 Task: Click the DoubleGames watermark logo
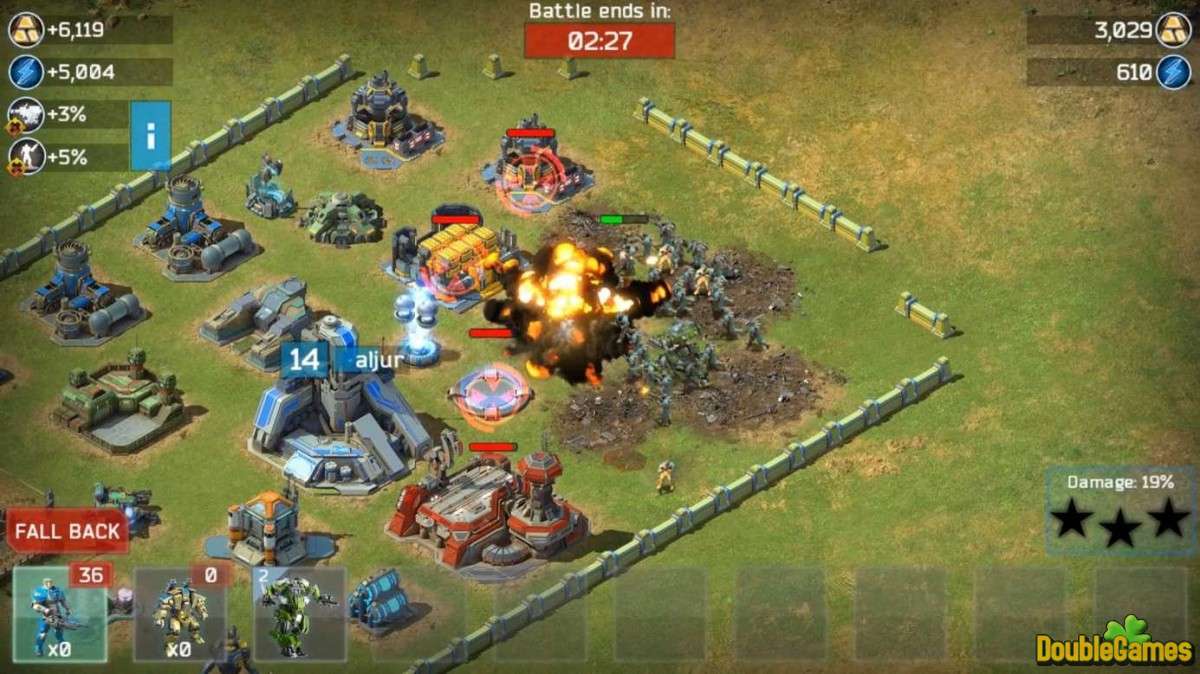(1115, 645)
